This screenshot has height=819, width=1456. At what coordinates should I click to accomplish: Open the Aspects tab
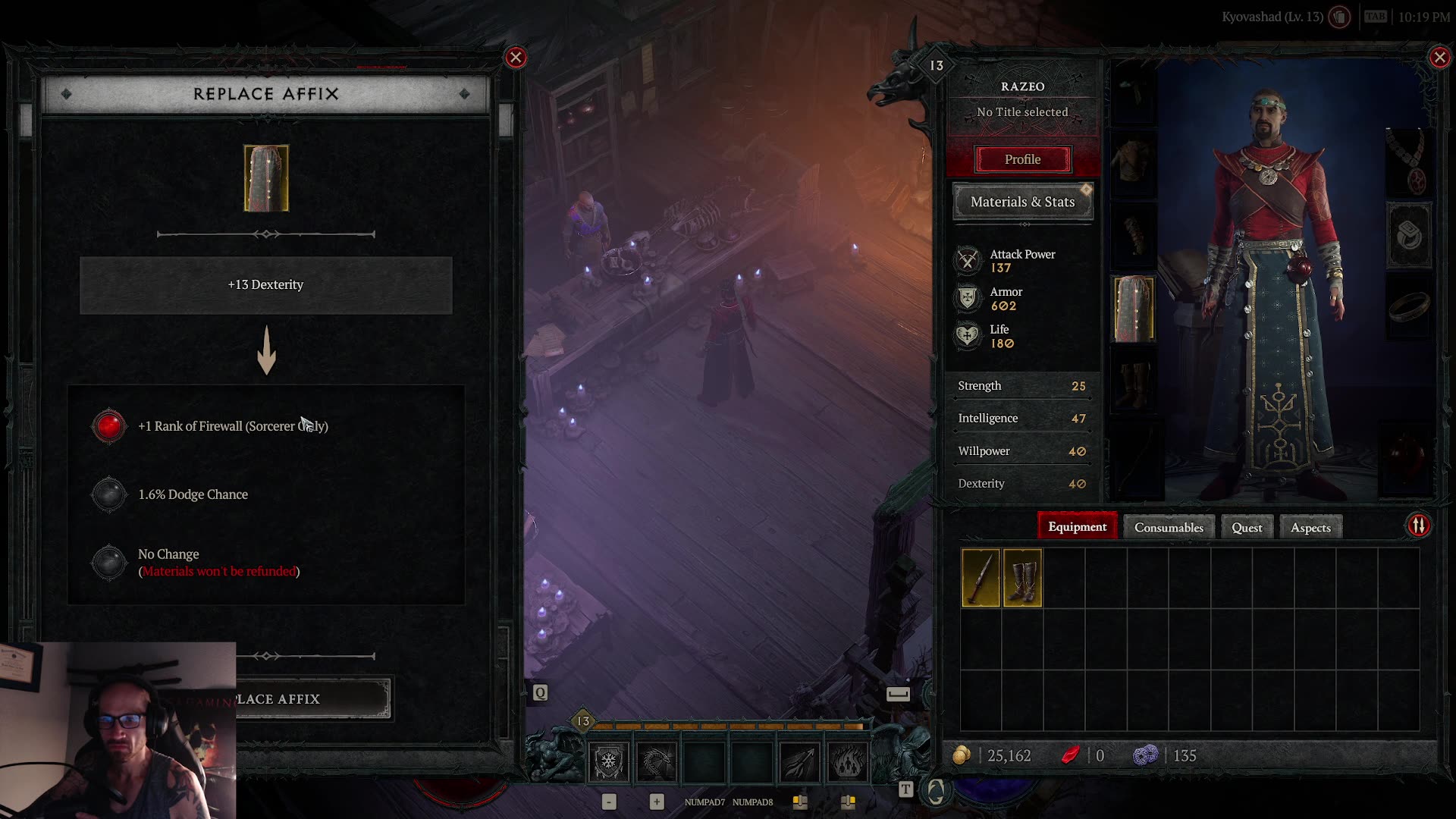[x=1310, y=526]
